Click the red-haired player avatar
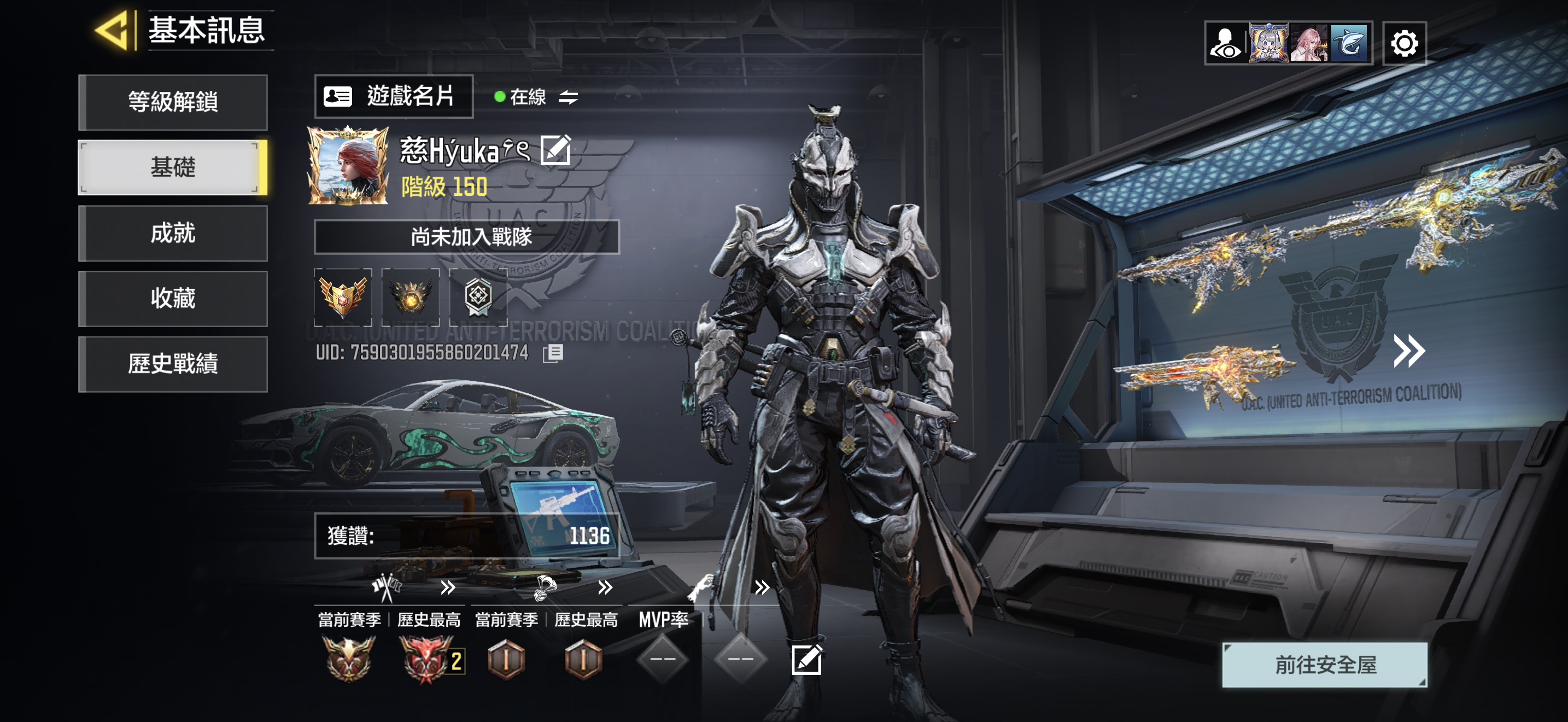 click(x=348, y=165)
